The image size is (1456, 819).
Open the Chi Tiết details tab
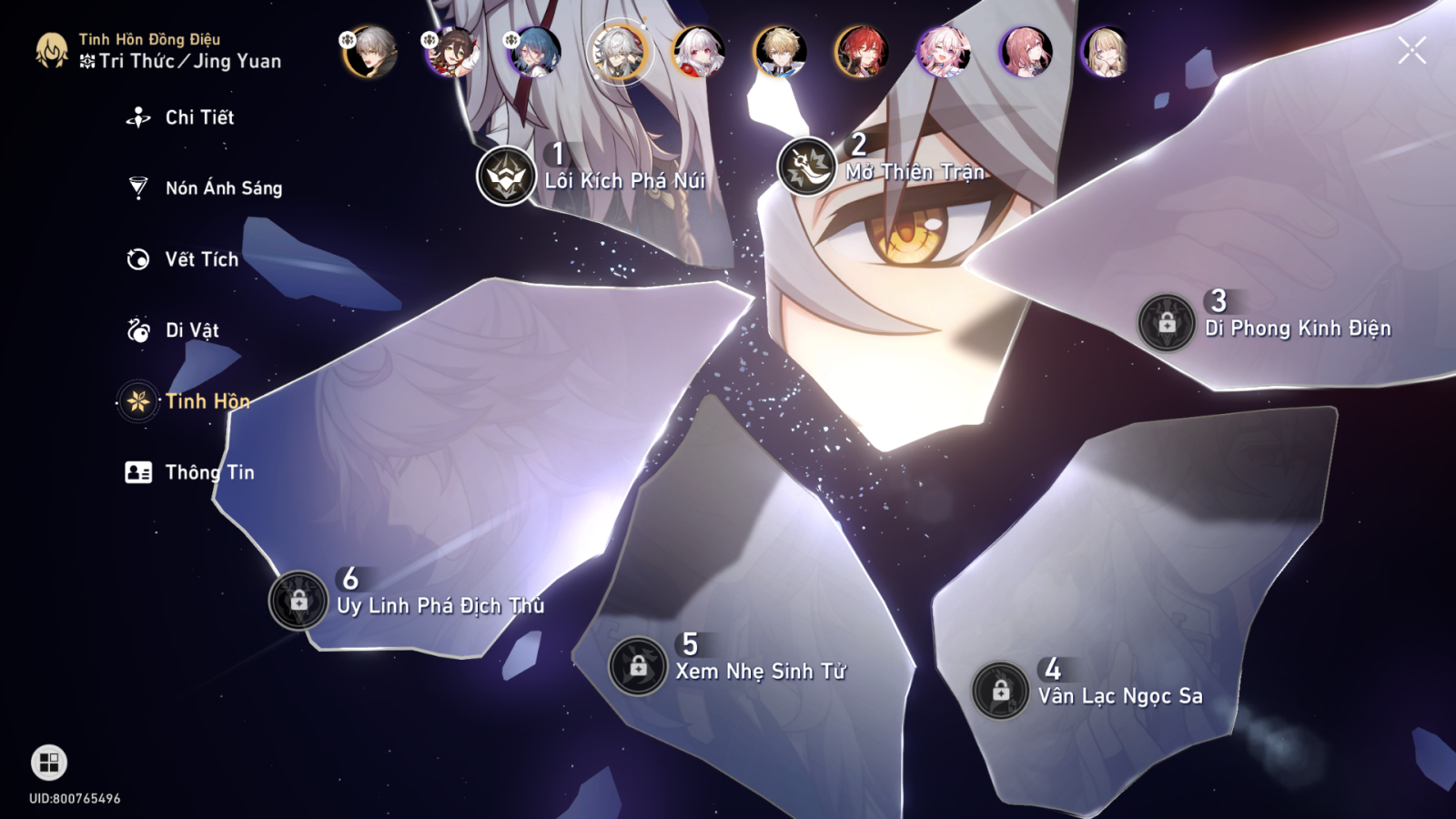click(x=198, y=117)
